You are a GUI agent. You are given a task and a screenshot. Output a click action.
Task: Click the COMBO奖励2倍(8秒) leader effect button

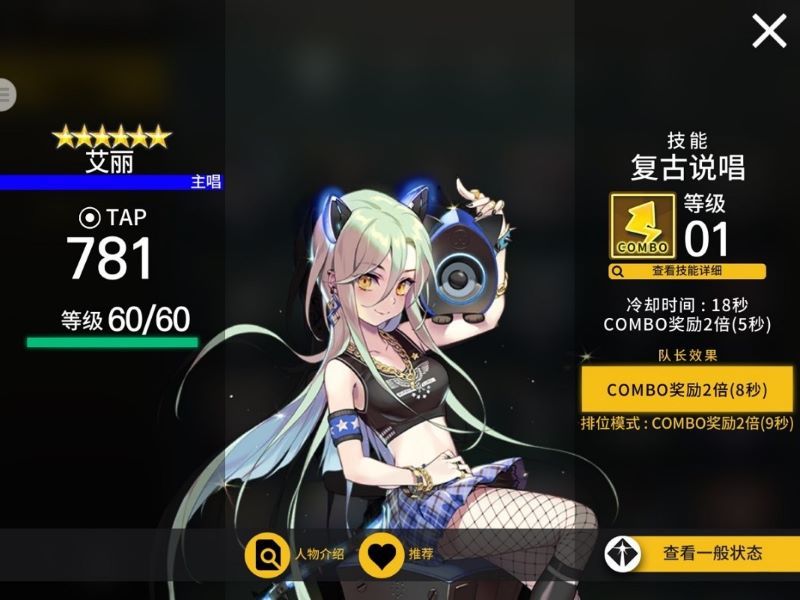tap(686, 389)
